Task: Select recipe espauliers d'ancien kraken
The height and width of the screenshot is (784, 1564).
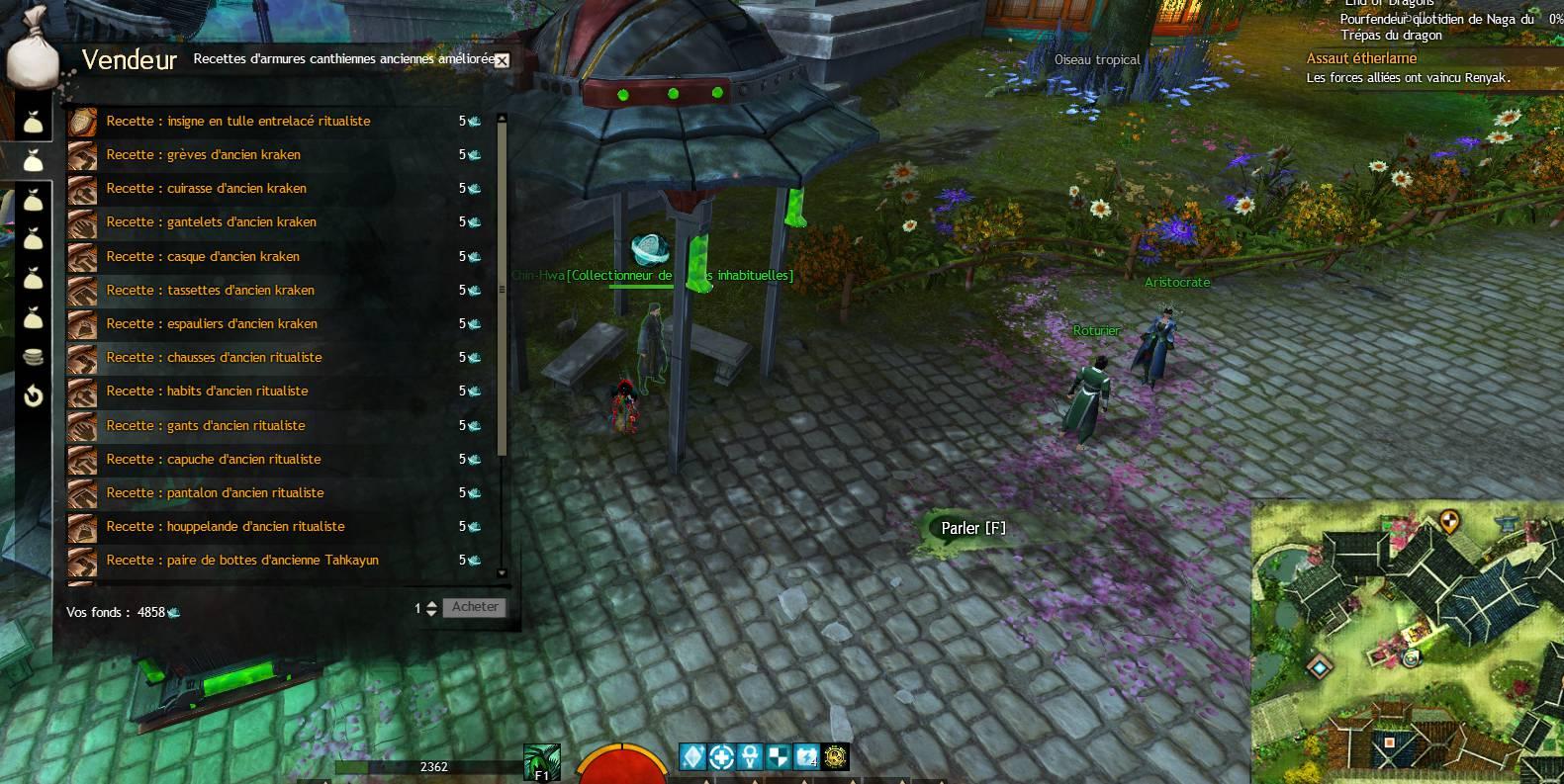Action: [212, 324]
